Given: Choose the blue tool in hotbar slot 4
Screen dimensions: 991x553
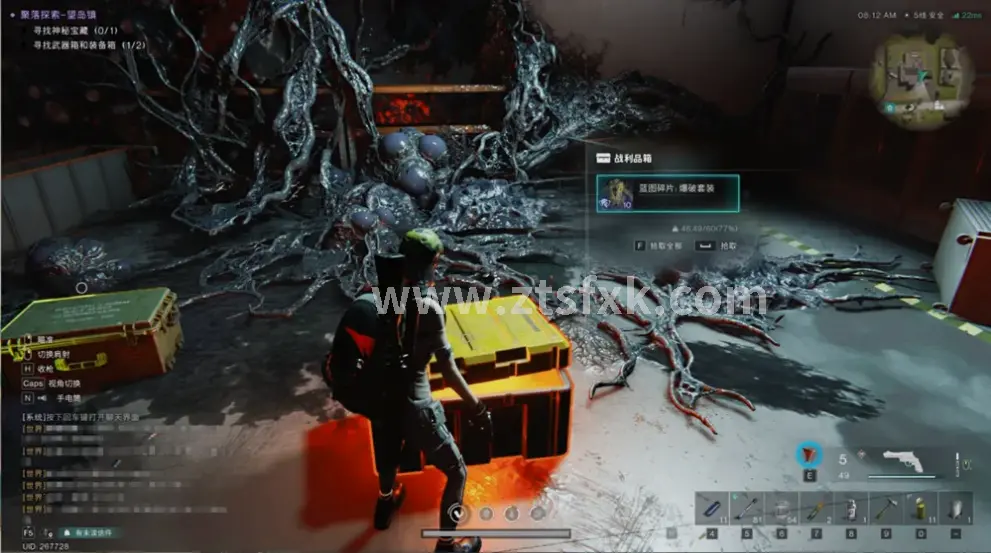Looking at the screenshot, I should [x=711, y=508].
